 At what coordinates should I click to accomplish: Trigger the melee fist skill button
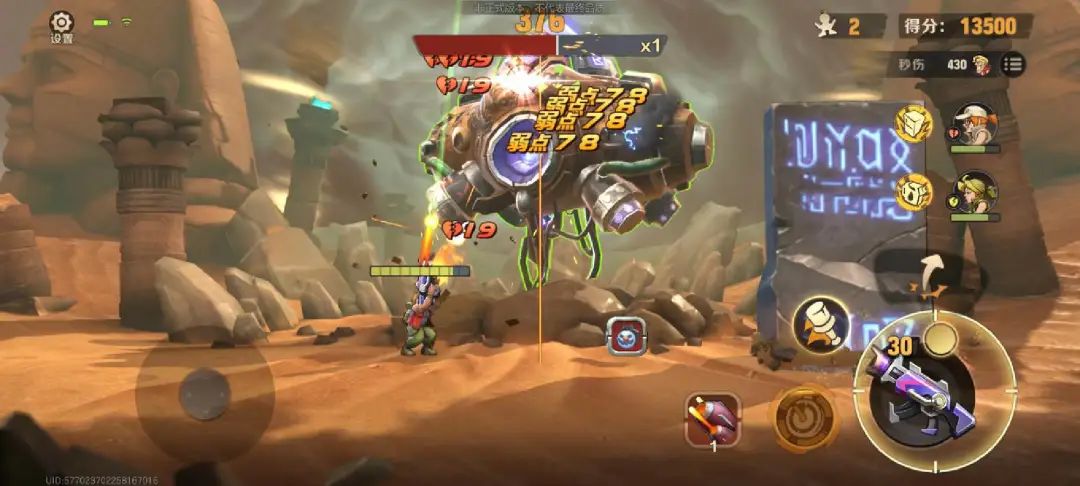(x=822, y=324)
